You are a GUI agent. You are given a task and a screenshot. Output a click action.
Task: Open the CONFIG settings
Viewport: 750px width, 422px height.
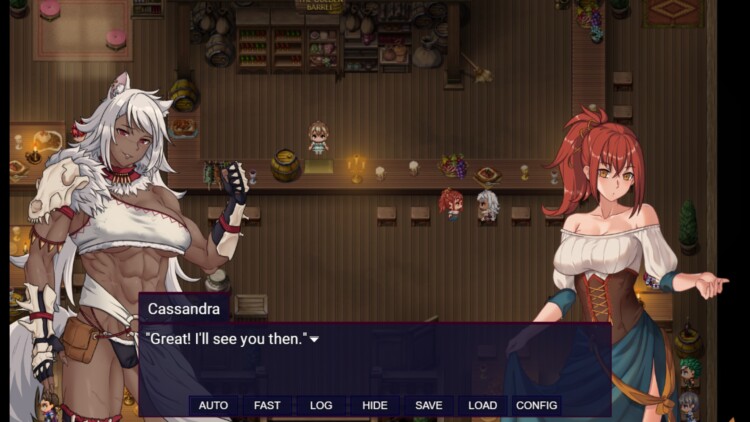(x=536, y=405)
